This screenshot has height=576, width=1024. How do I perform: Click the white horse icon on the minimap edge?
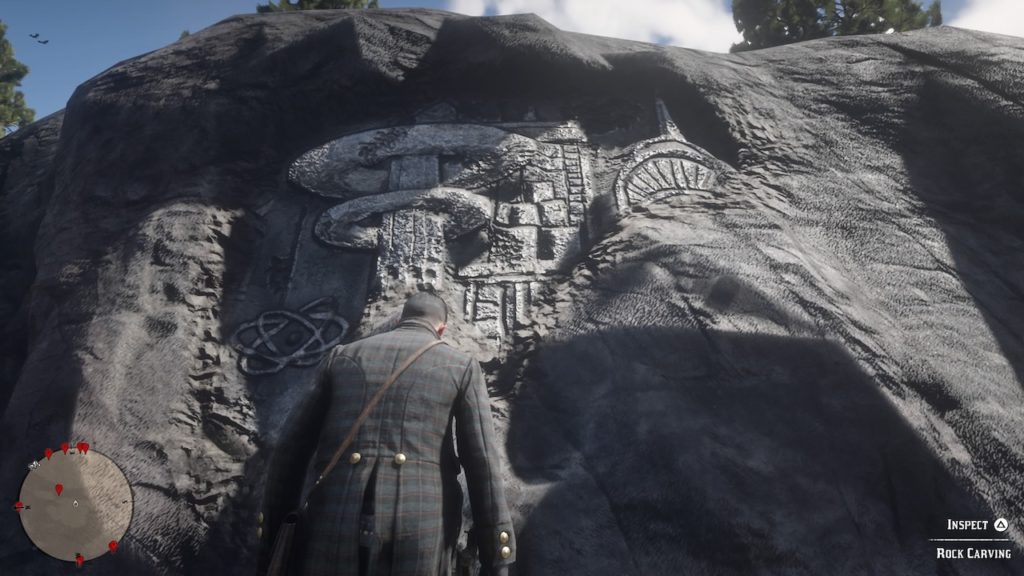(35, 464)
